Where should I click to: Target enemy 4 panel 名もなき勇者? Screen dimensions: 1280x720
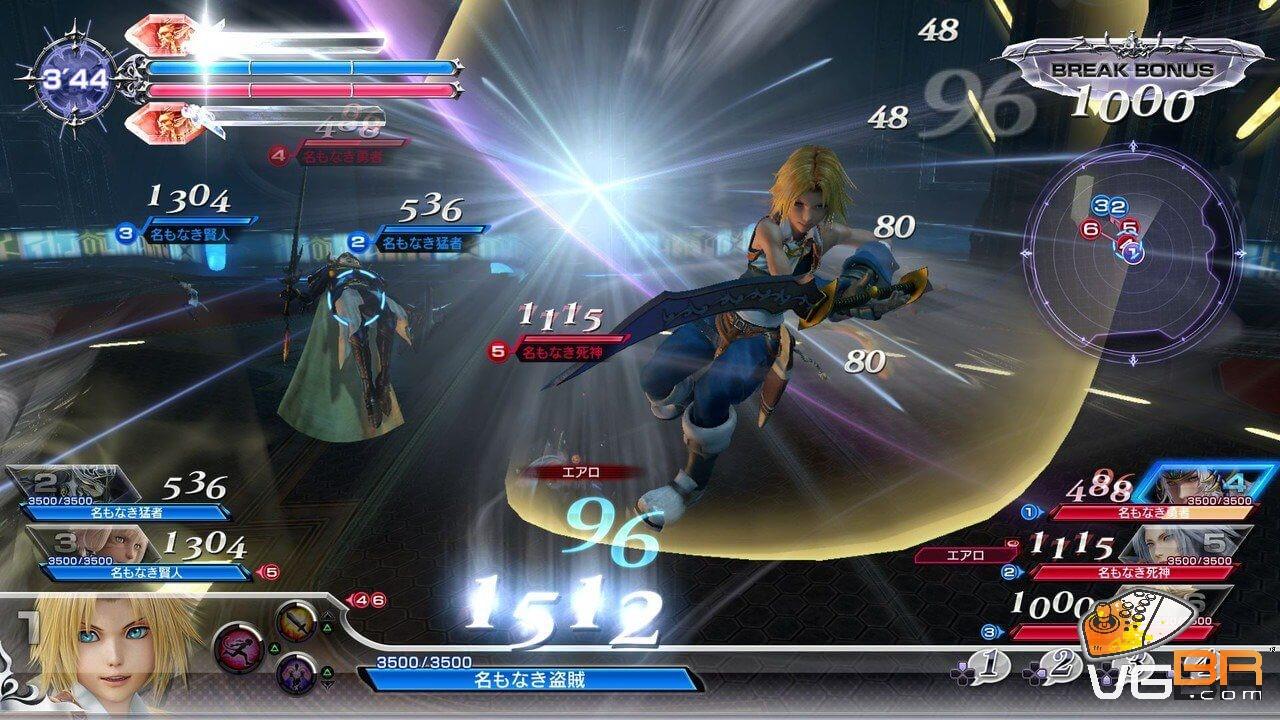1140,498
